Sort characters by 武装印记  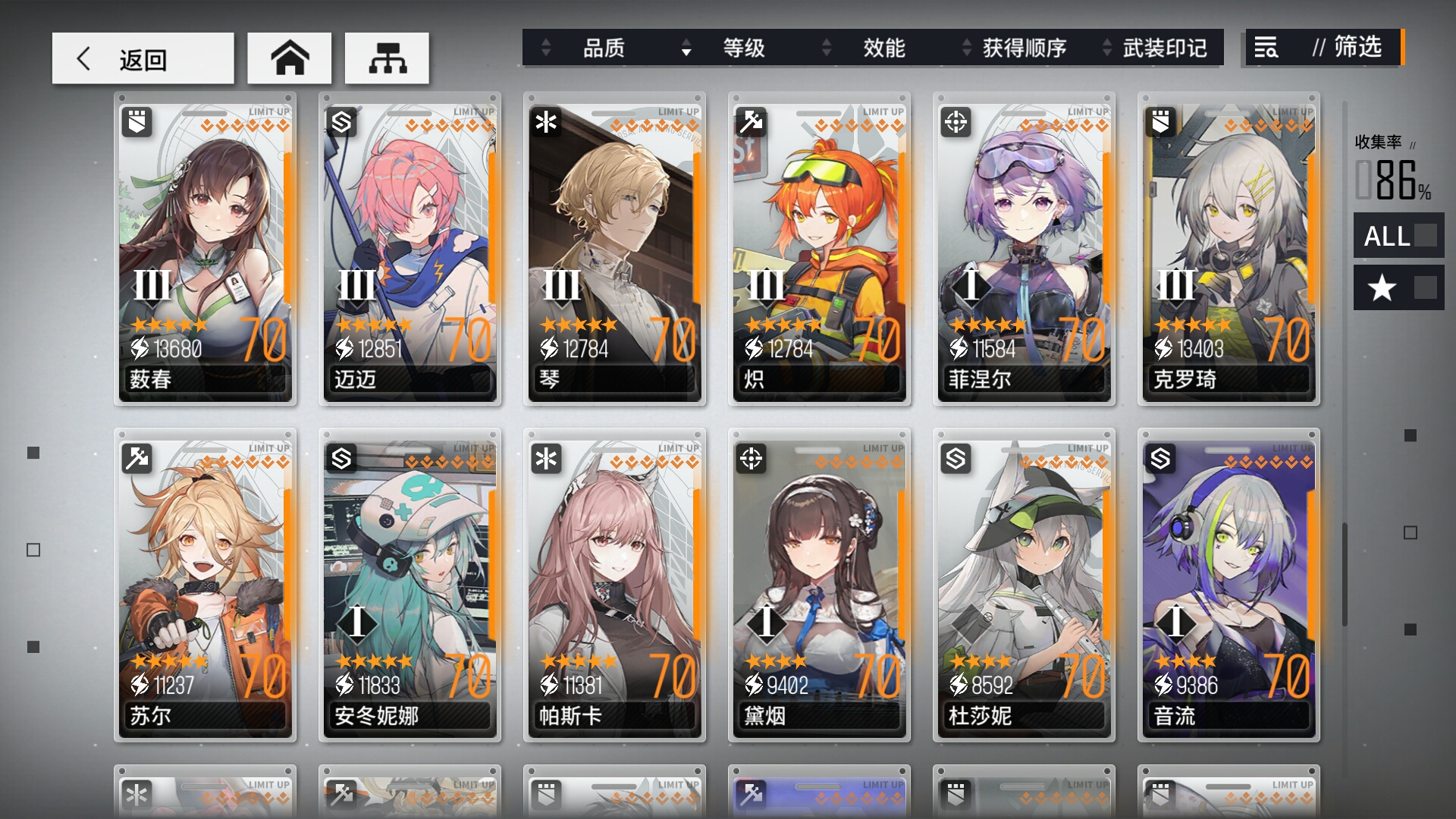pyautogui.click(x=1164, y=49)
